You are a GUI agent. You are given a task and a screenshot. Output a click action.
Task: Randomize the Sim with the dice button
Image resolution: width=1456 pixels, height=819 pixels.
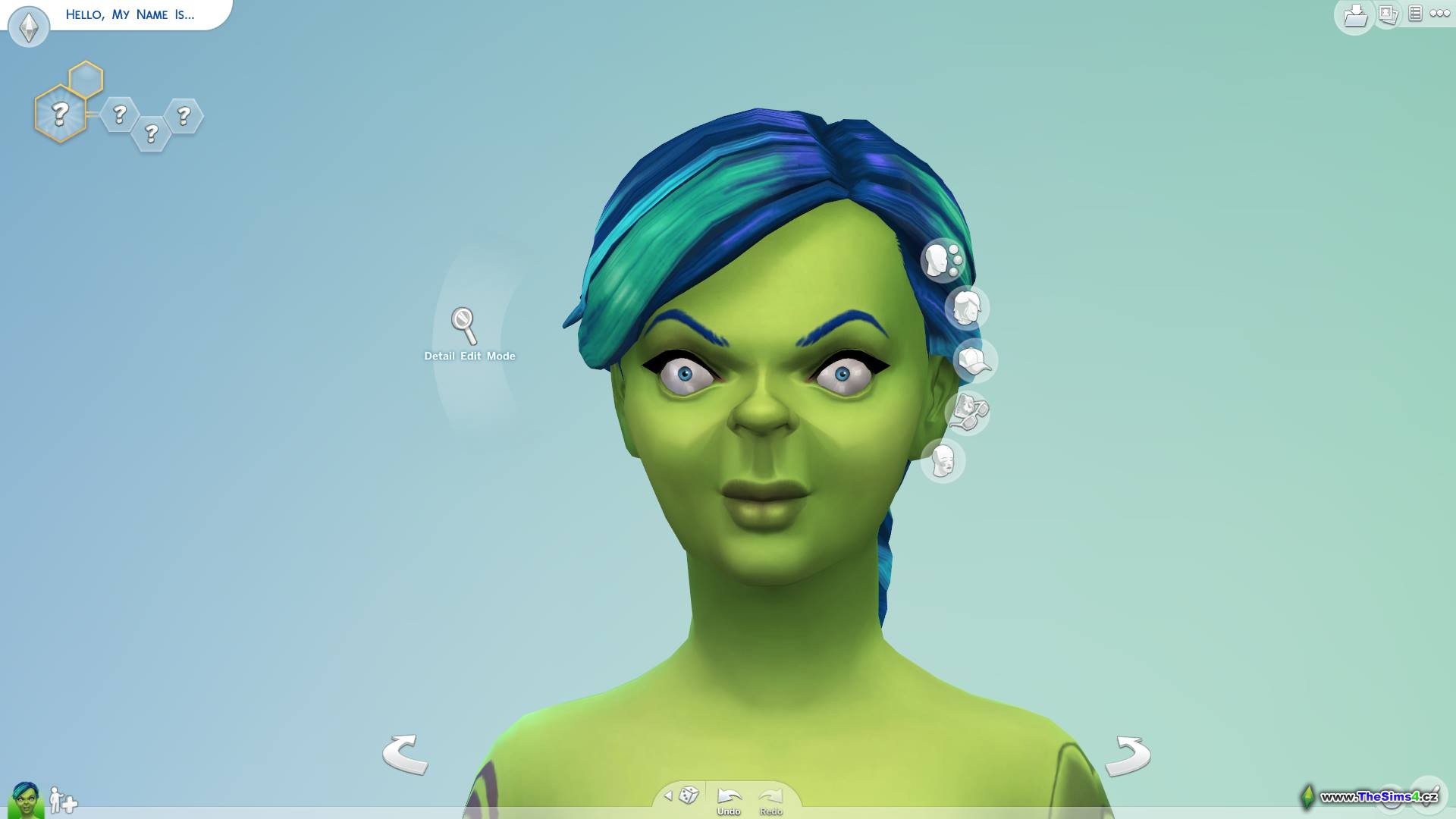[x=689, y=795]
